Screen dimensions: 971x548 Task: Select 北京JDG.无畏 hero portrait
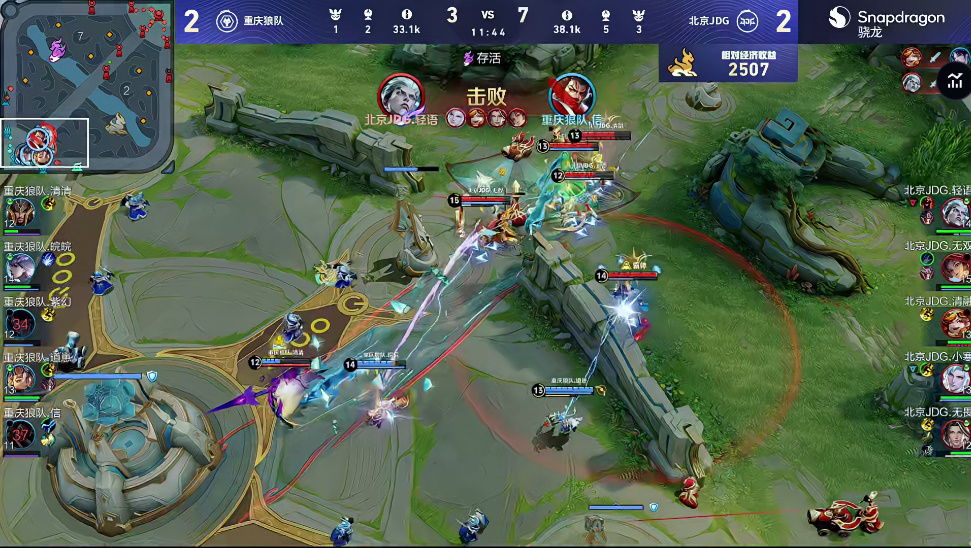point(955,433)
